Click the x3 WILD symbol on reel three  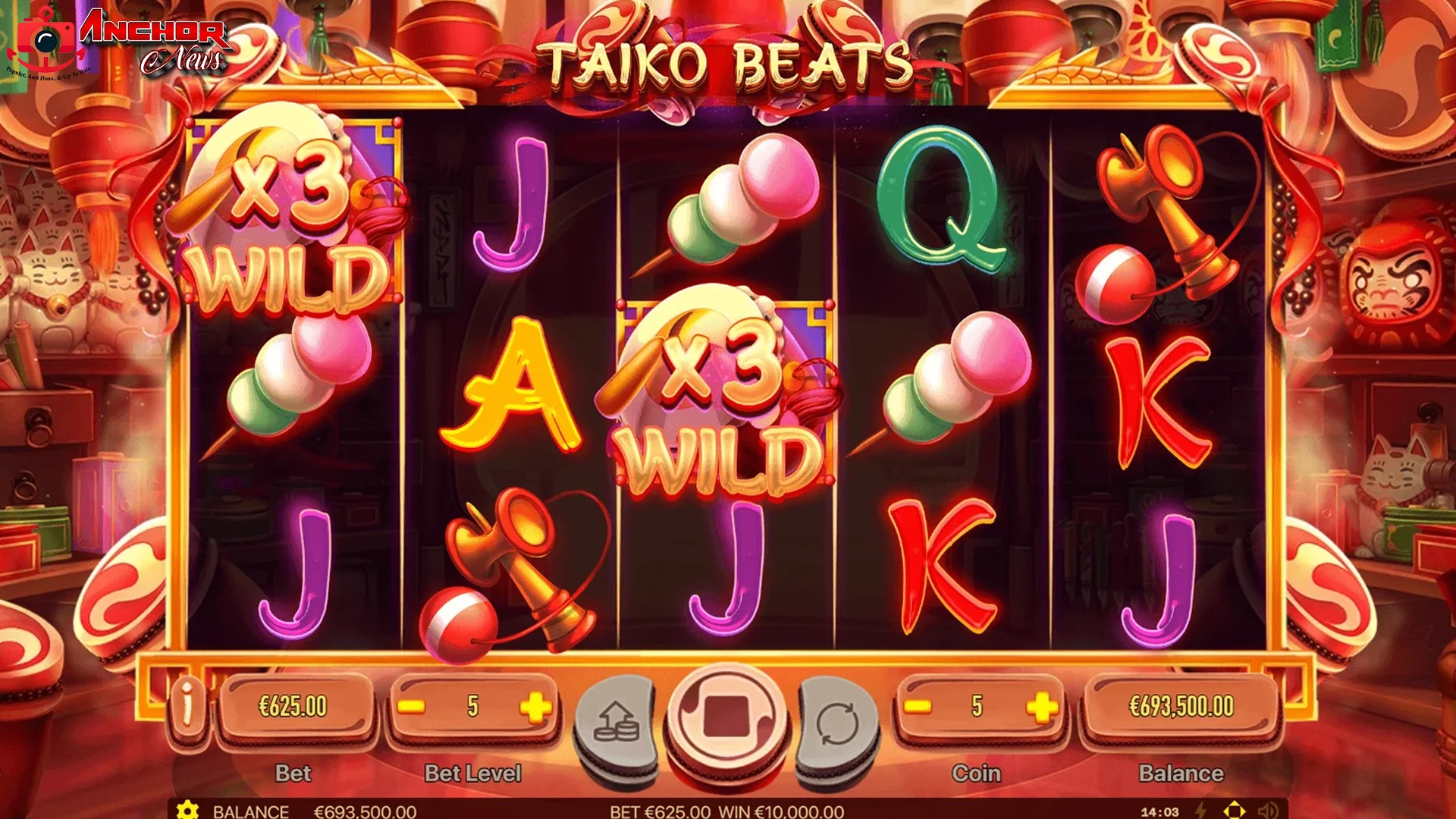724,391
